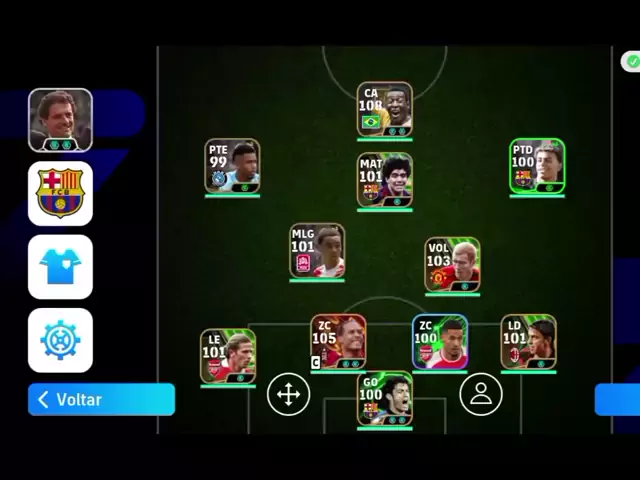This screenshot has height=480, width=640.
Task: Choose the PTE winger card rated 99
Action: [x=232, y=166]
